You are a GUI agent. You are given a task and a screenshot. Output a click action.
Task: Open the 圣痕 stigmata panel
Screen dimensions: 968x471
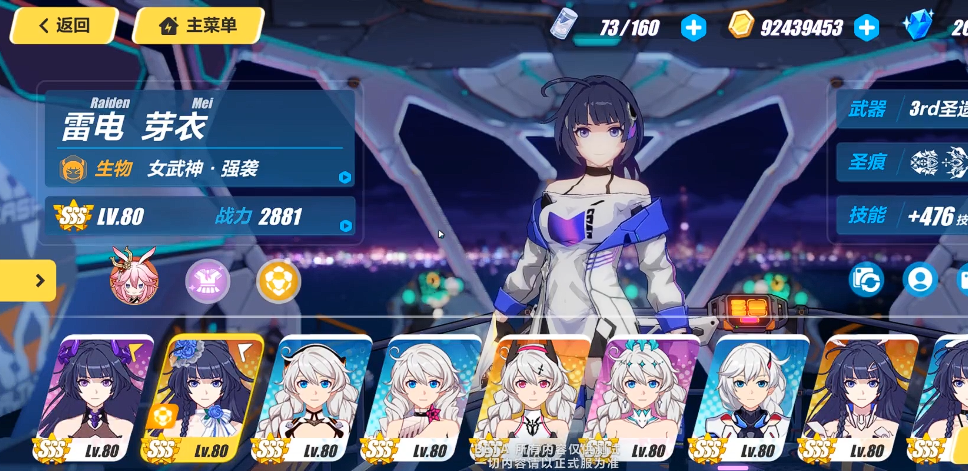coord(902,162)
